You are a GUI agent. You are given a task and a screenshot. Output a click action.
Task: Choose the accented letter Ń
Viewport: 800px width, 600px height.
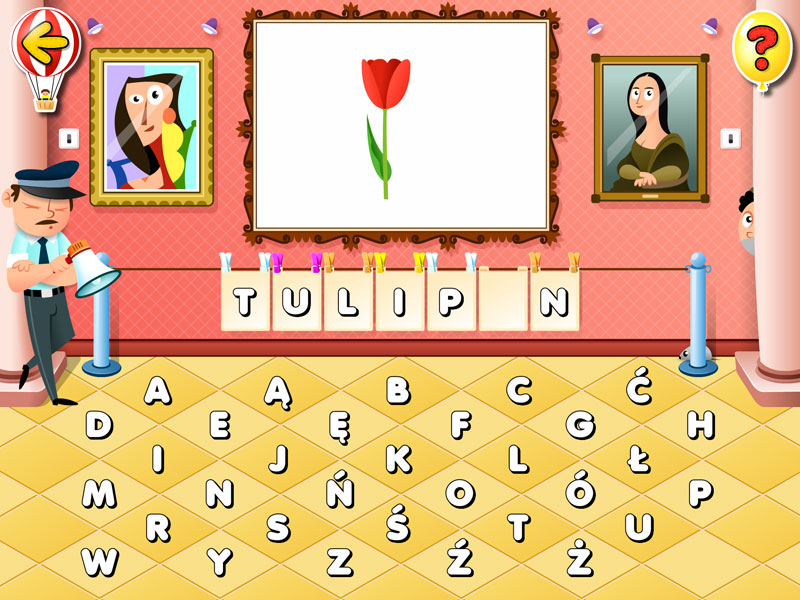pos(340,490)
